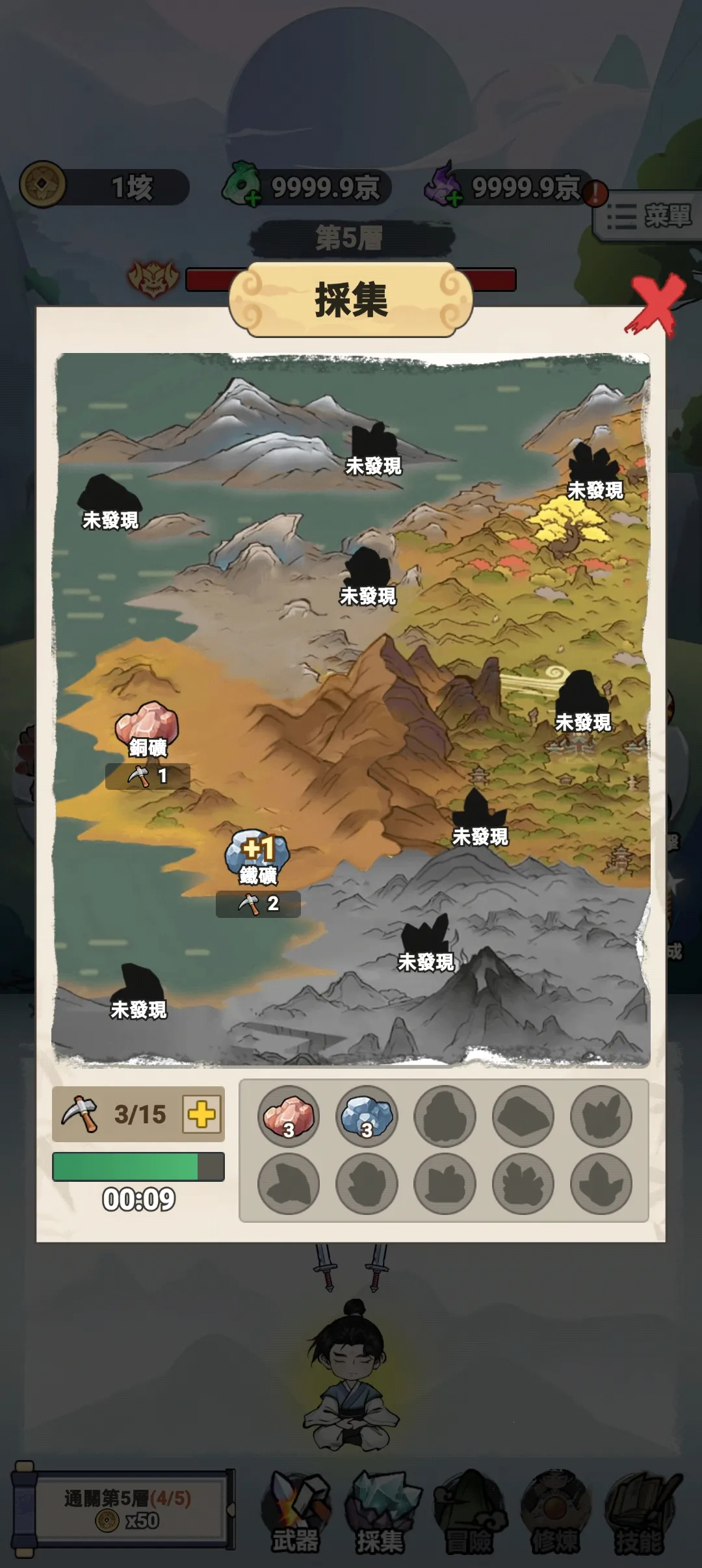Select the 銅礦 copper ore node

[147, 725]
